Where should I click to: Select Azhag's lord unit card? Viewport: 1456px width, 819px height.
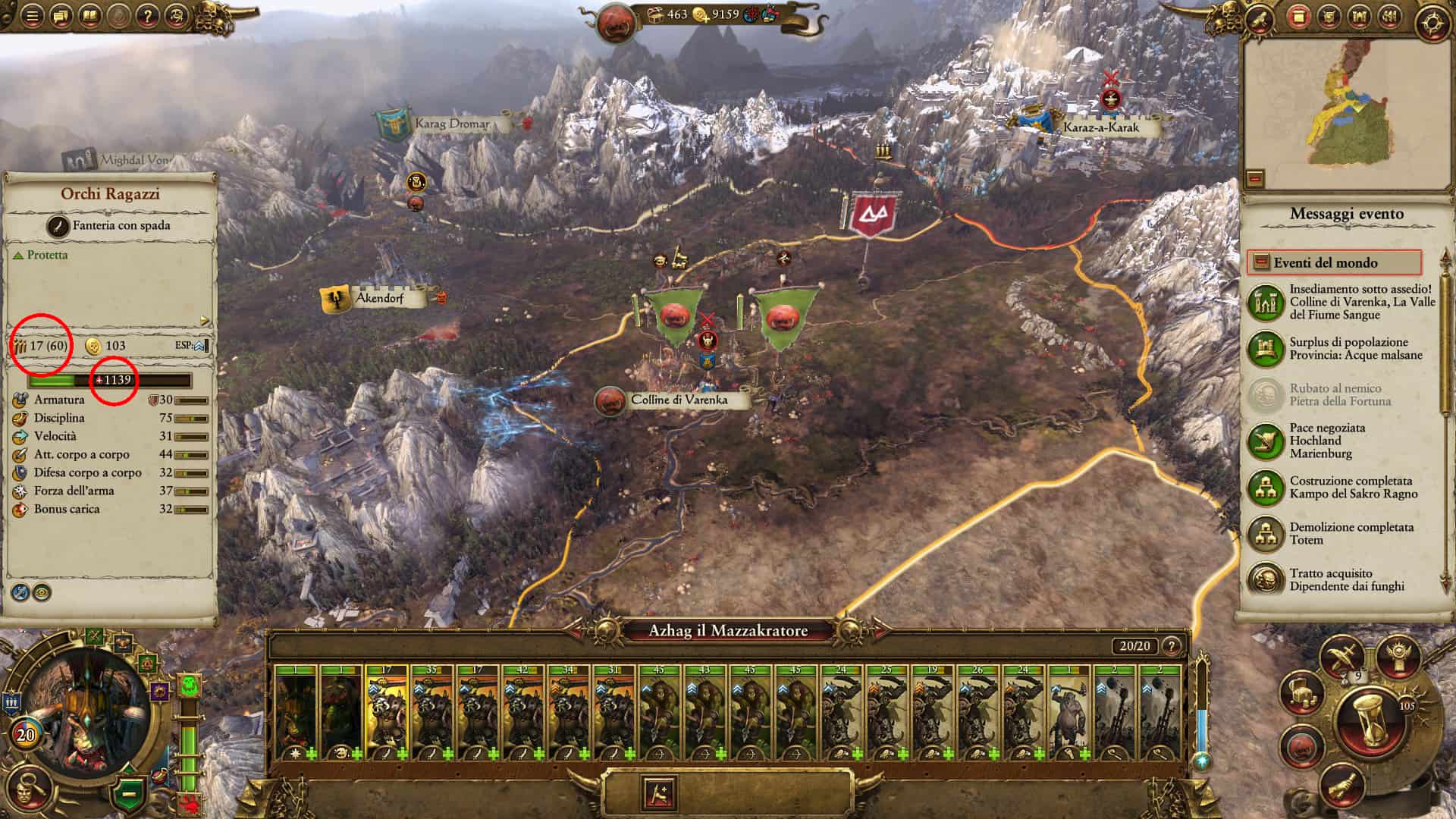296,713
